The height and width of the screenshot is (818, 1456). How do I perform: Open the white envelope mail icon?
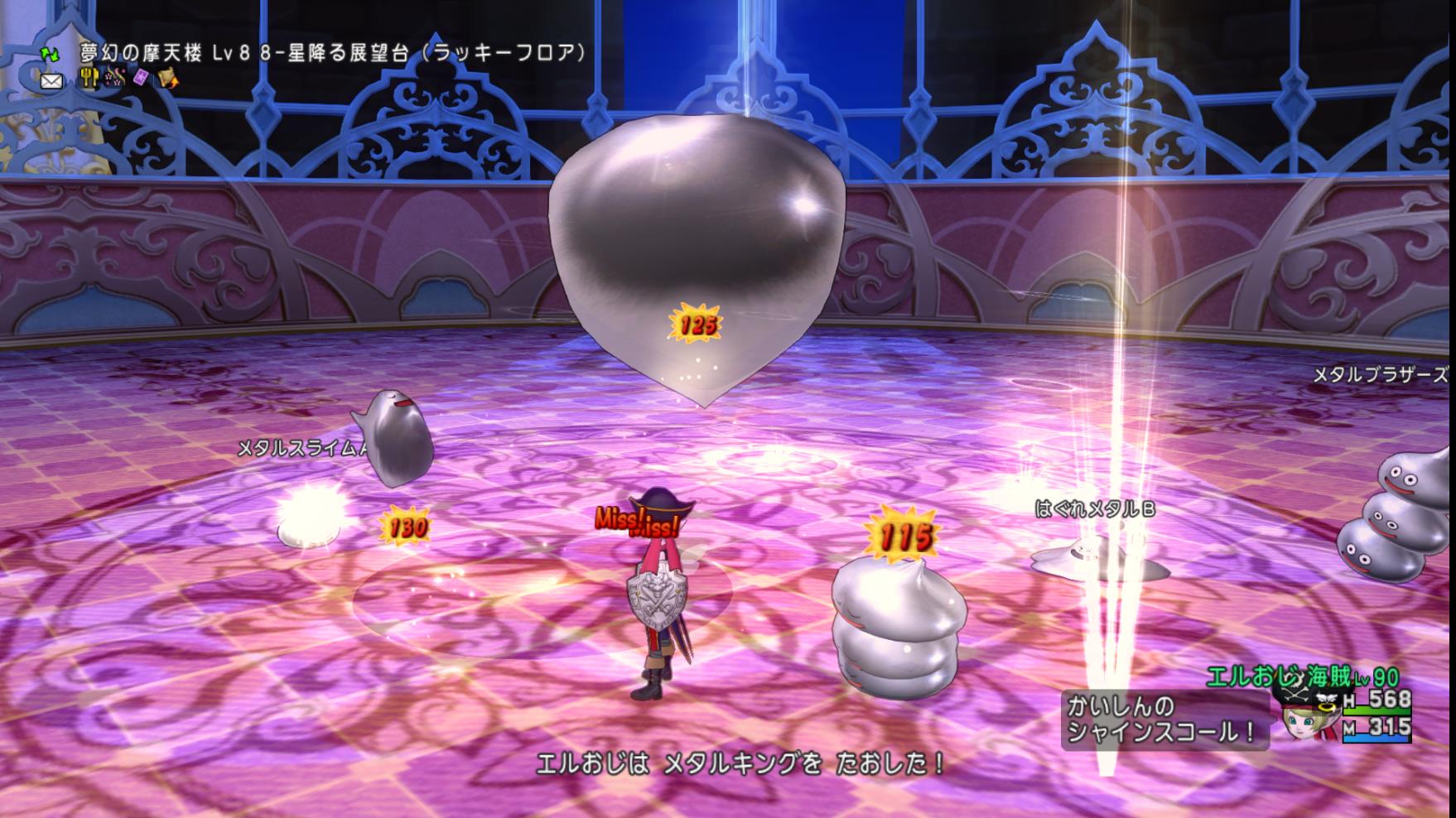click(x=51, y=81)
